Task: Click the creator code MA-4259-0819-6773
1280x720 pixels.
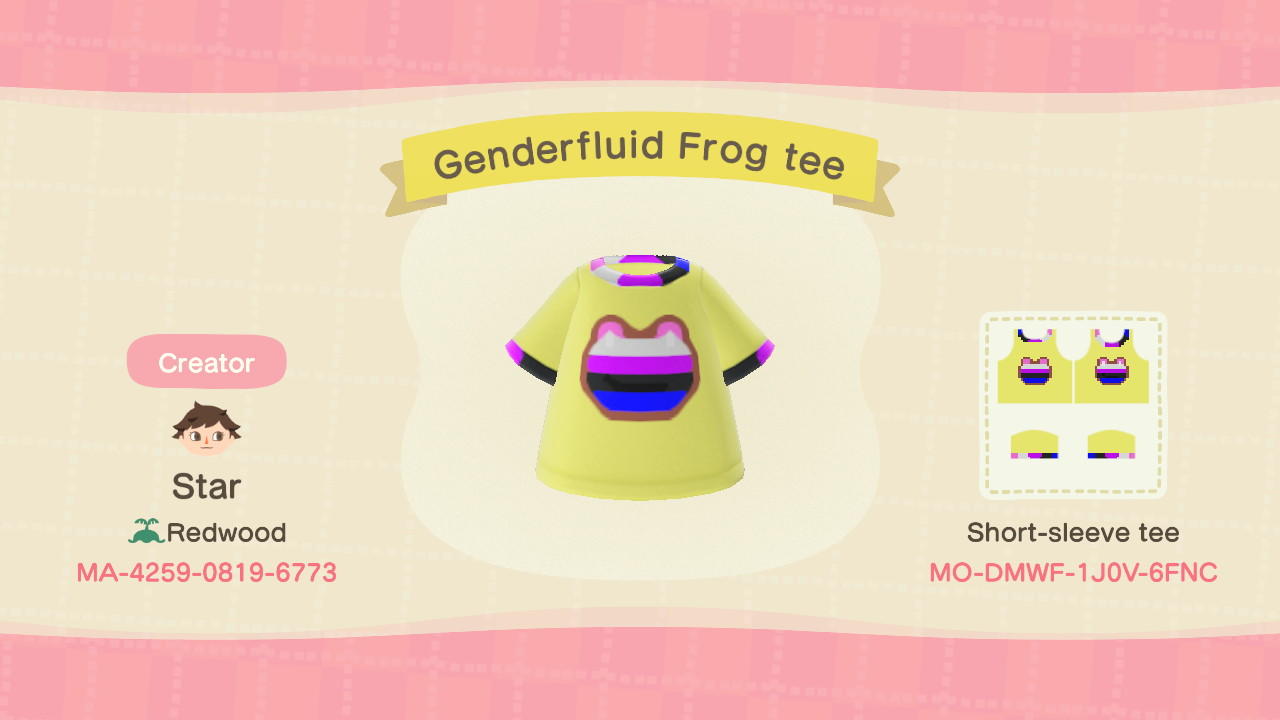Action: [206, 572]
